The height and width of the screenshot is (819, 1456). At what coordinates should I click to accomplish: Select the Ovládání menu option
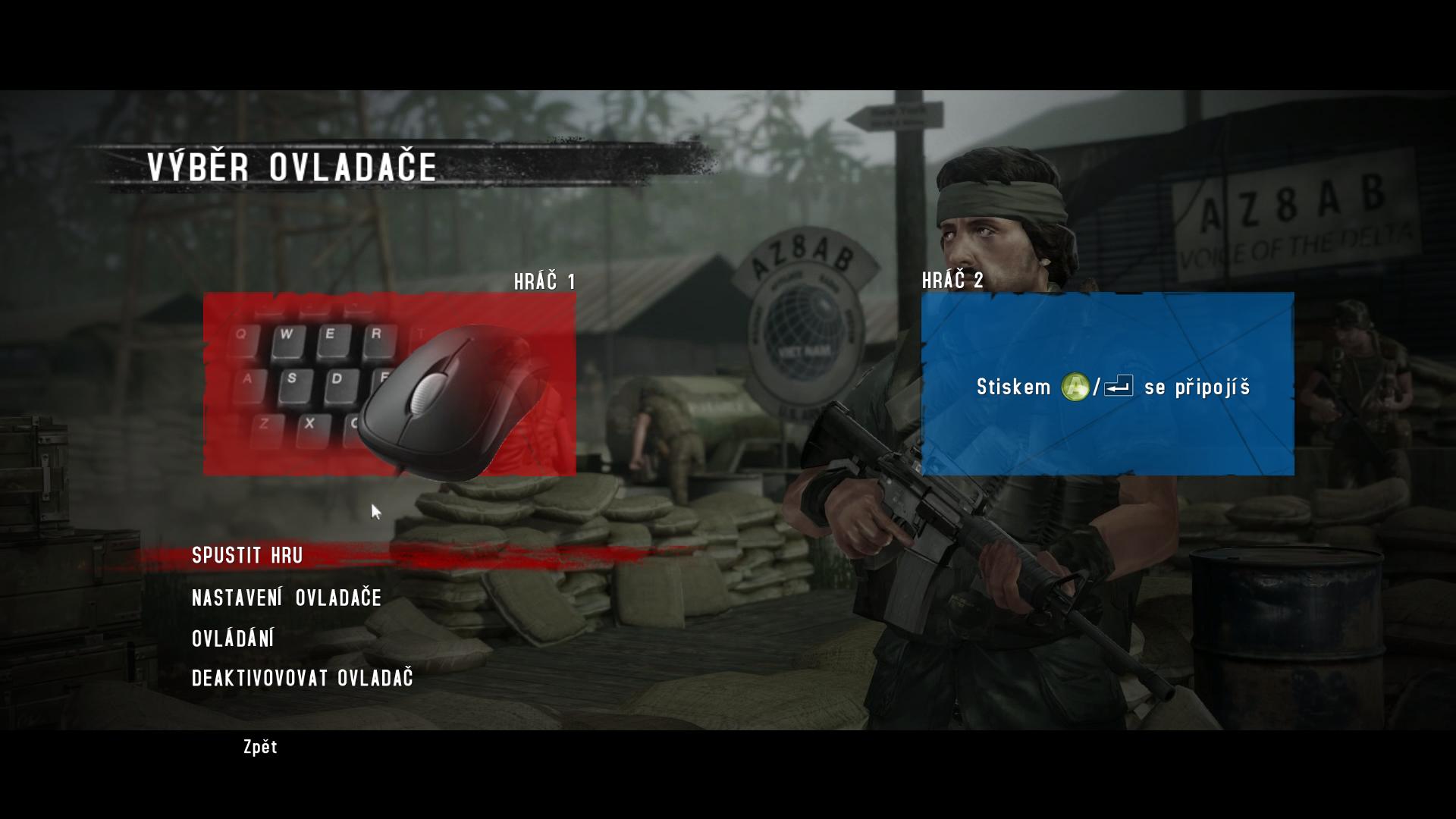pos(233,639)
